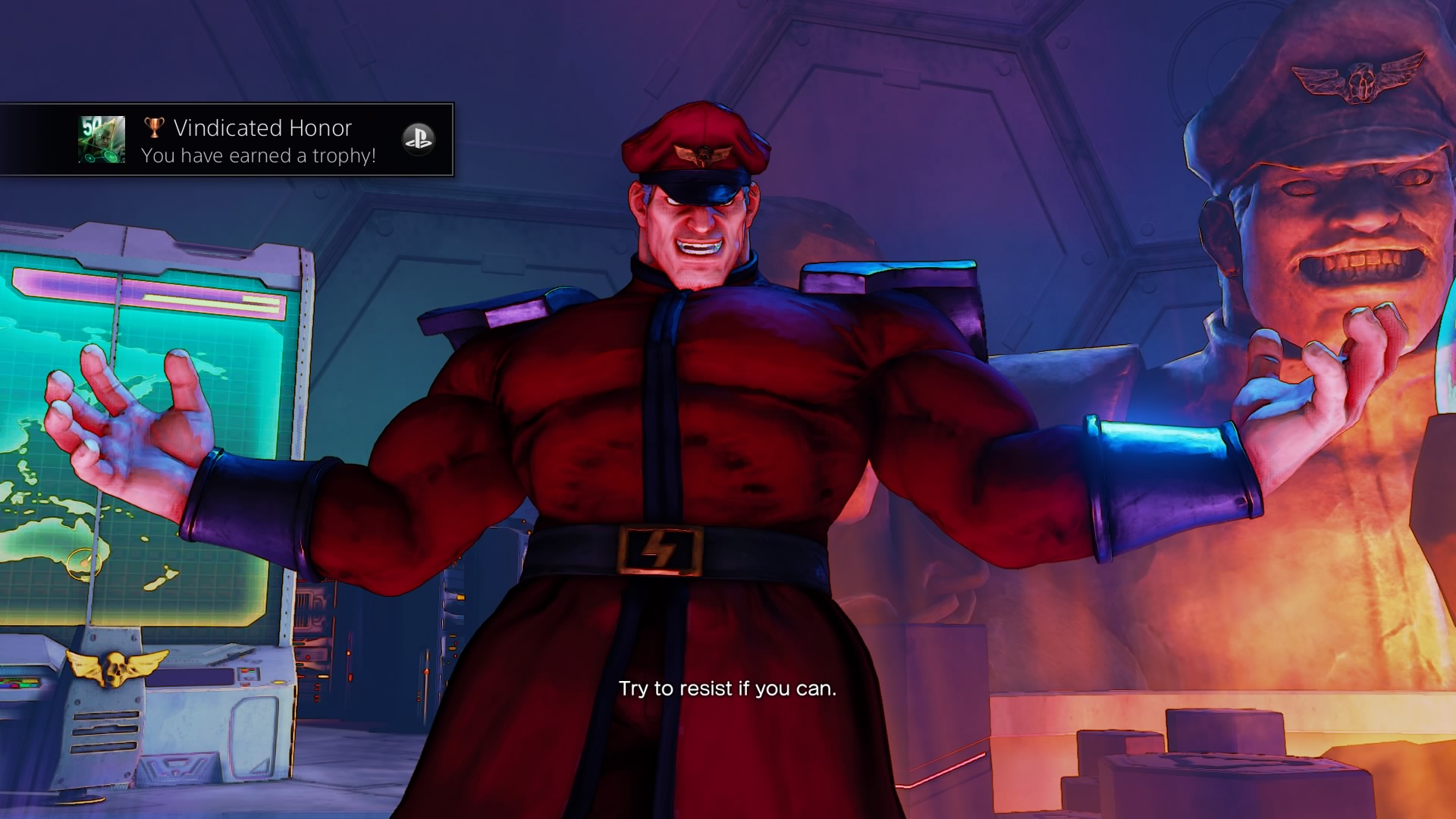
Task: Open the Vindicated Honor trophy notification
Action: pyautogui.click(x=262, y=140)
